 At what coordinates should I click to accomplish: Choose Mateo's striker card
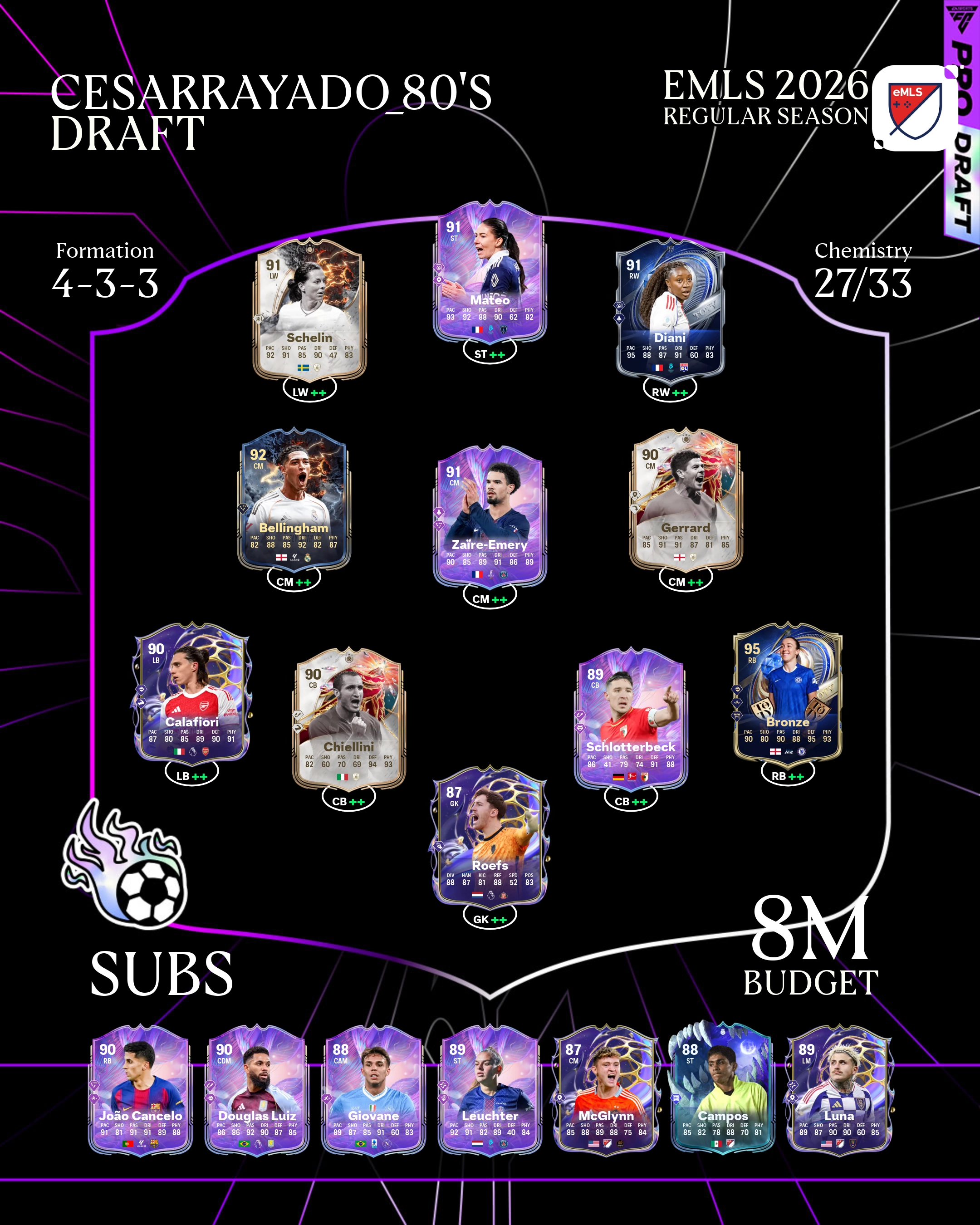click(x=490, y=272)
